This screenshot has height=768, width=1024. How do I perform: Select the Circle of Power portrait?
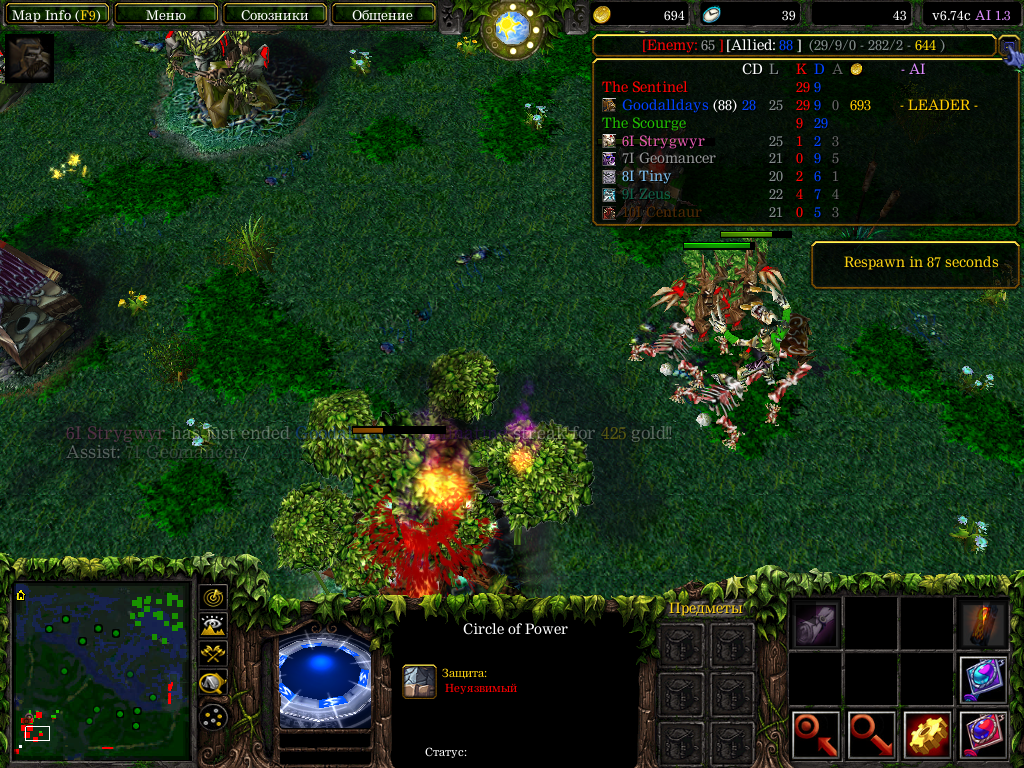point(323,677)
